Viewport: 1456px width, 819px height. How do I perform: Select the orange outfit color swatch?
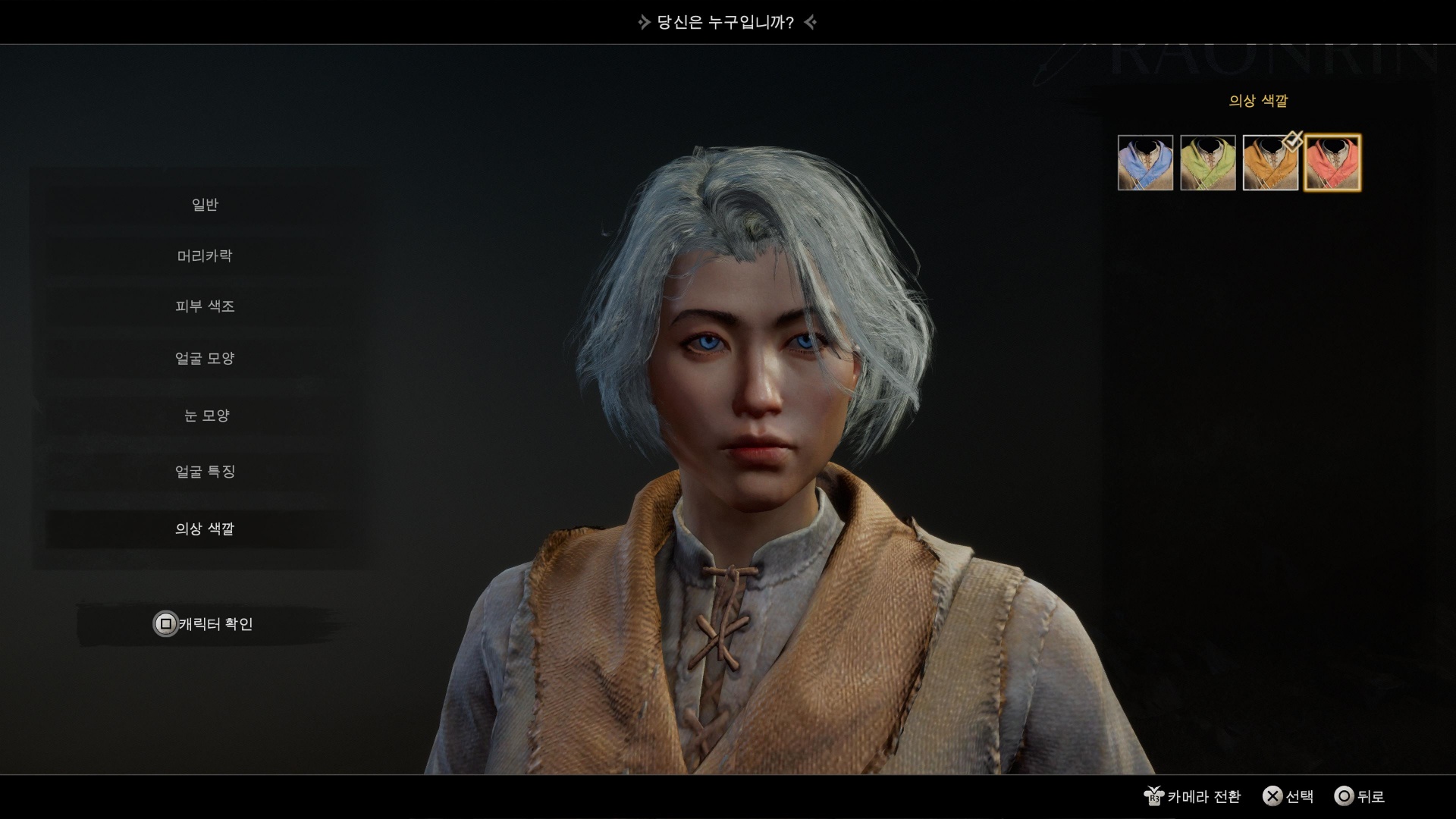click(x=1270, y=163)
